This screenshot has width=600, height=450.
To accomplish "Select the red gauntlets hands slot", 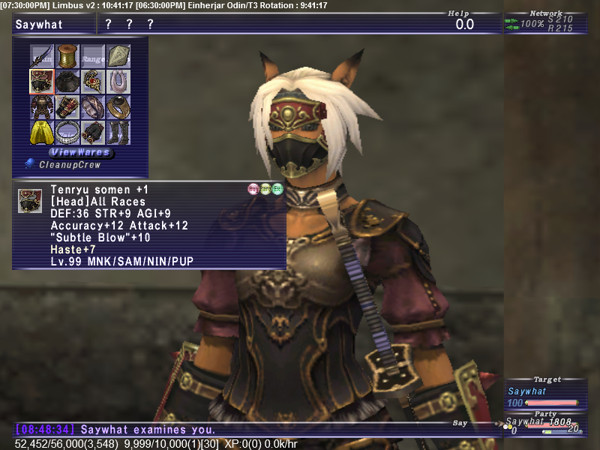I will 67,107.
